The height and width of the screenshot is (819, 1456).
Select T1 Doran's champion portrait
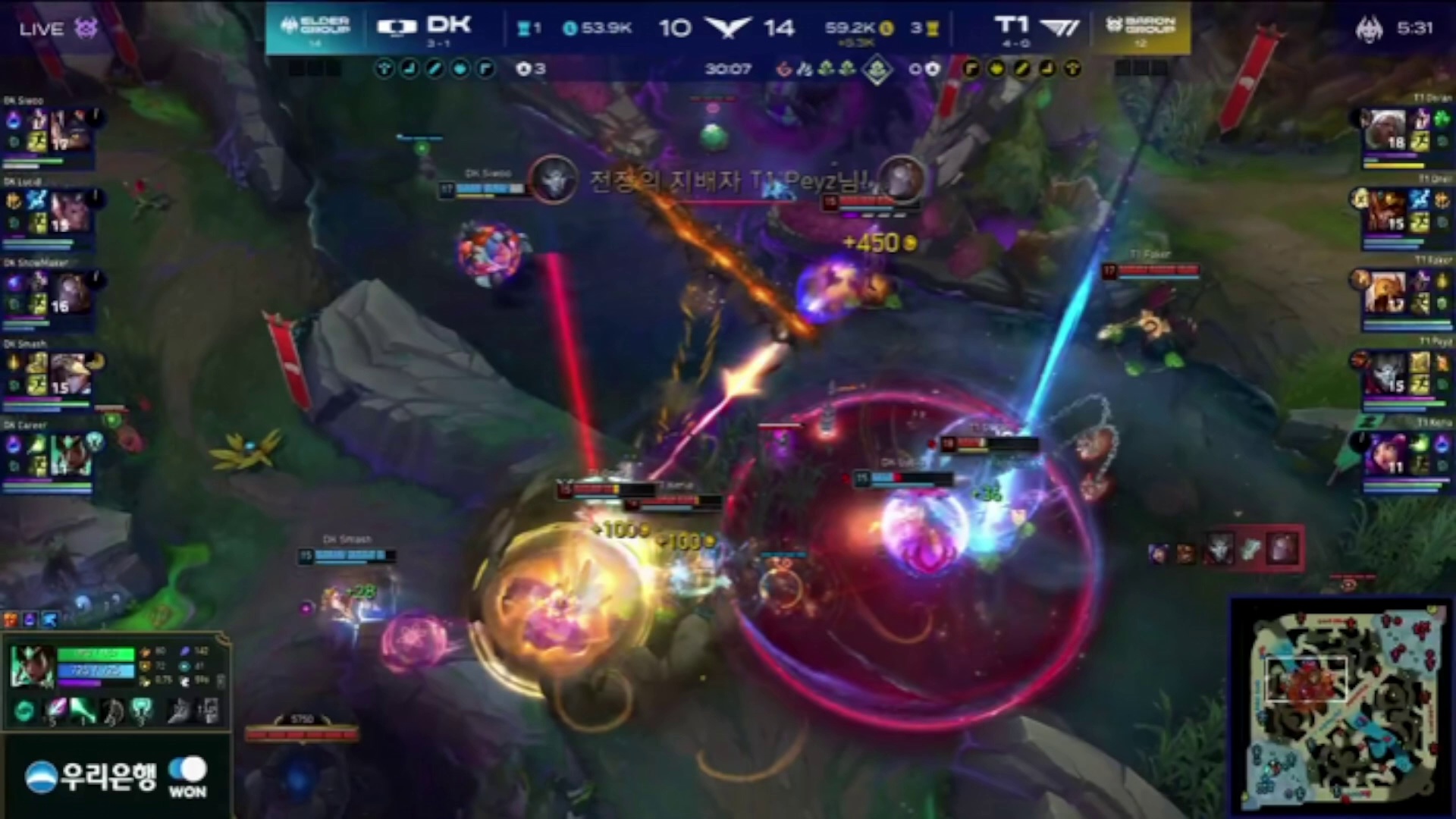1385,130
